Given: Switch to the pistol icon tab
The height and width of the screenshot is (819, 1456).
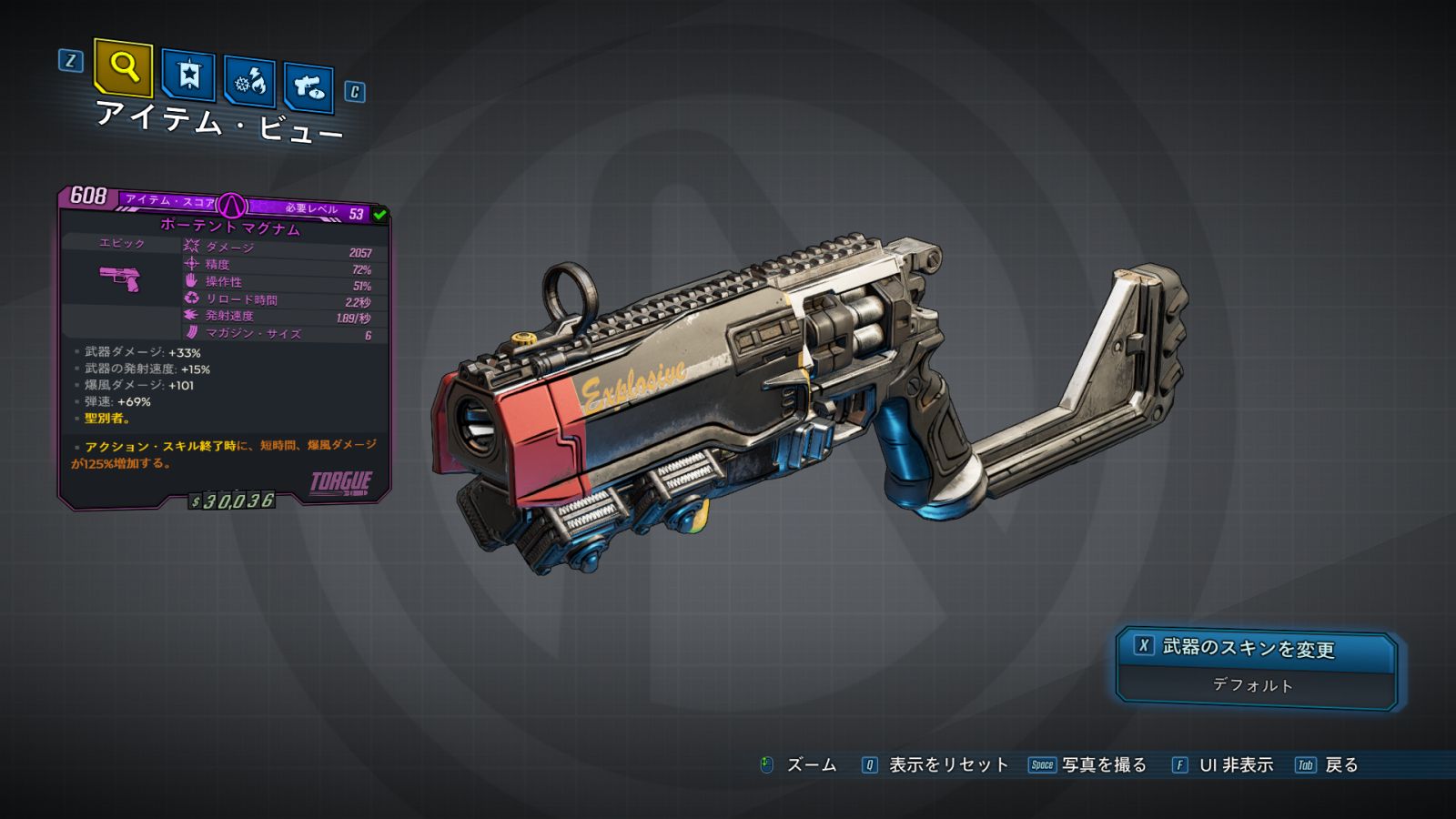Looking at the screenshot, I should coord(308,87).
